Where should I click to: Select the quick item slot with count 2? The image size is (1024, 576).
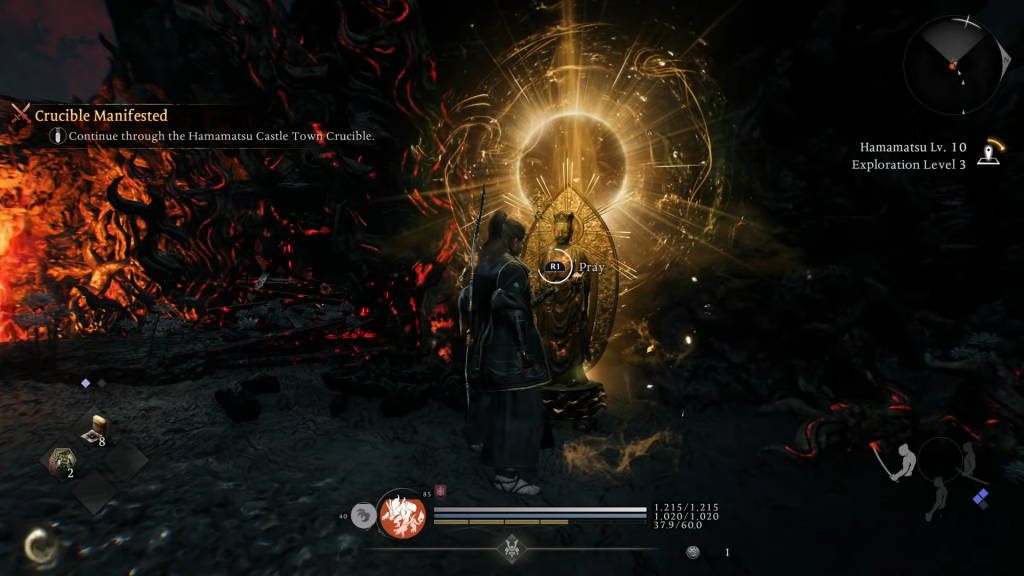pos(62,461)
